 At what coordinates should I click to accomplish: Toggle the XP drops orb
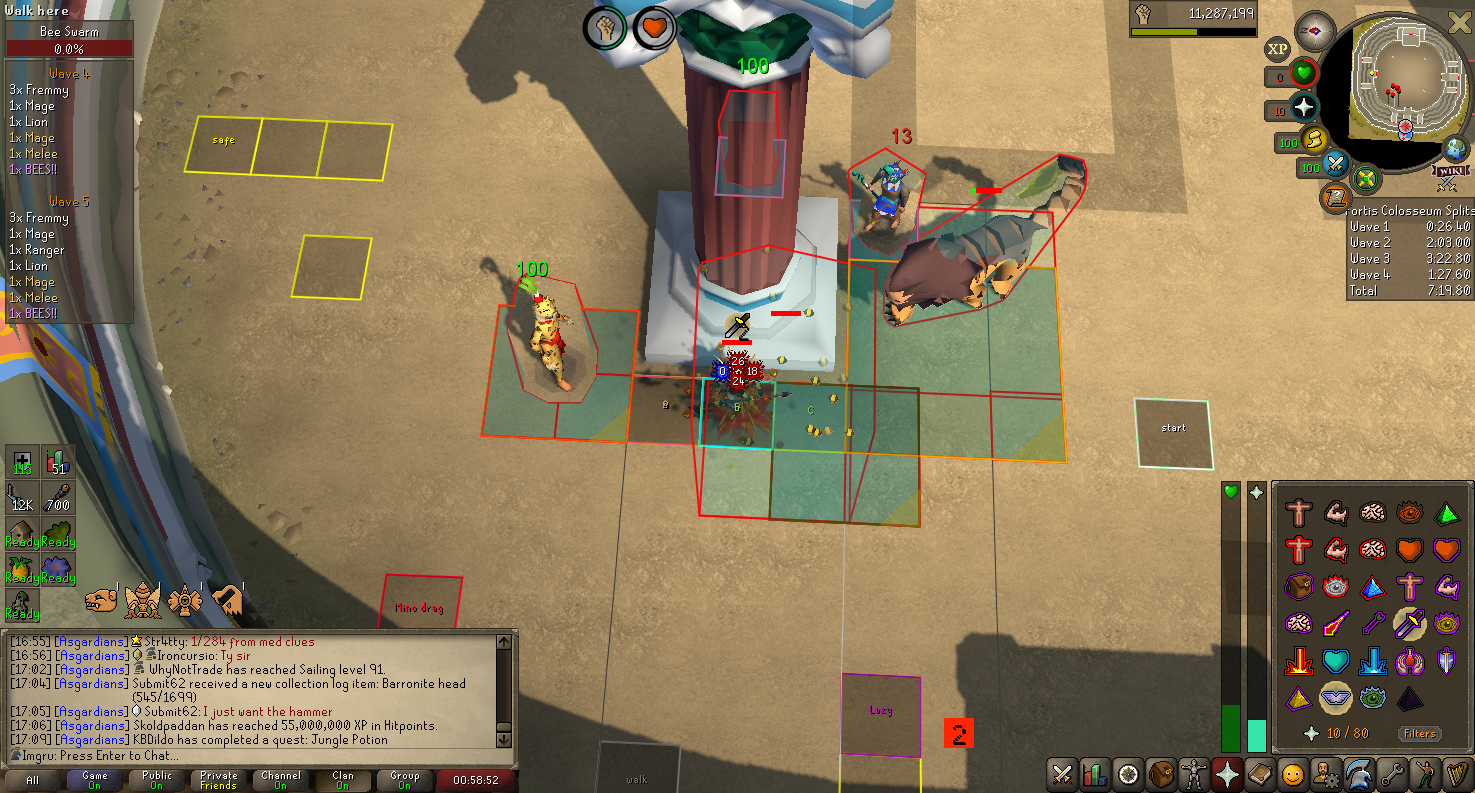[1277, 49]
